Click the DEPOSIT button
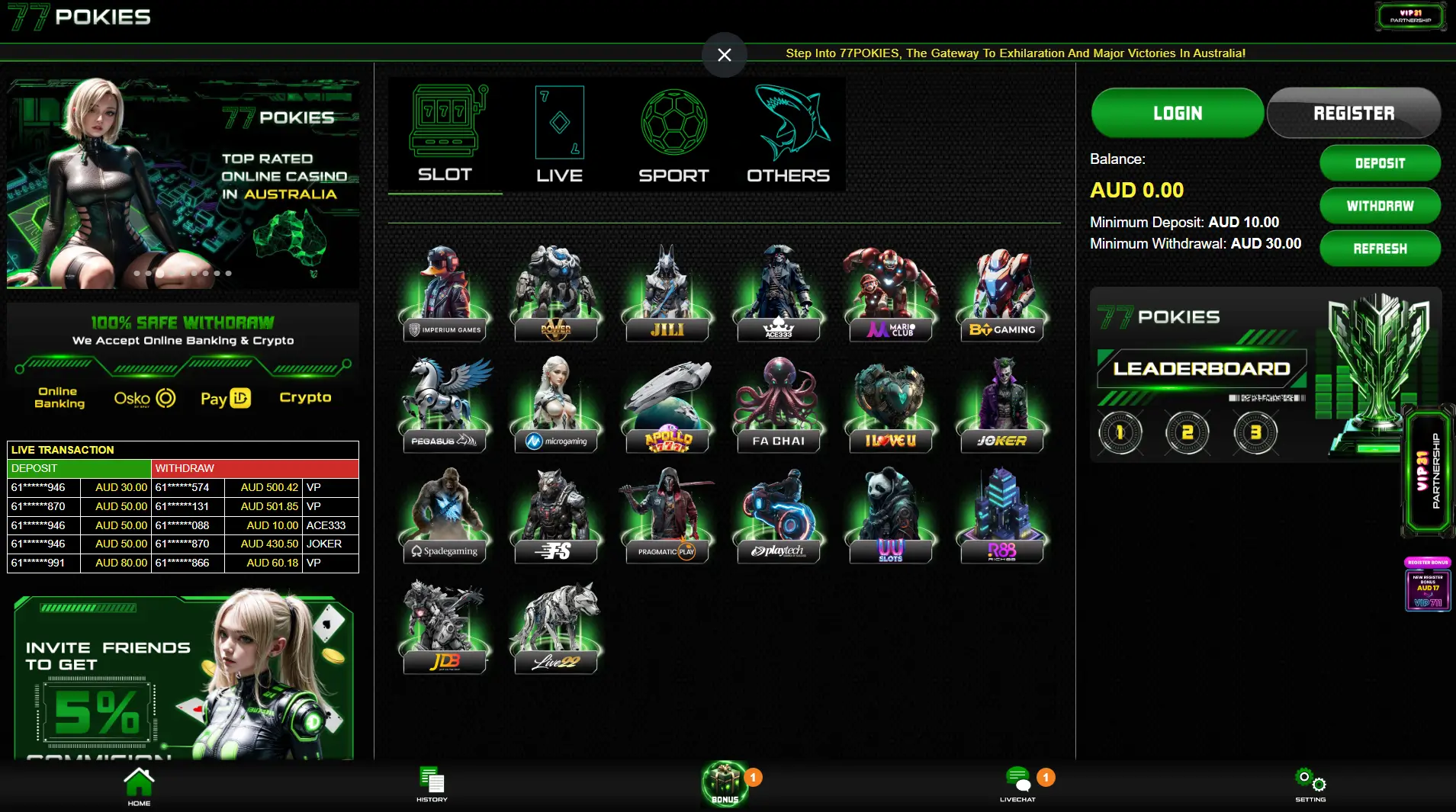This screenshot has width=1456, height=812. (1380, 163)
